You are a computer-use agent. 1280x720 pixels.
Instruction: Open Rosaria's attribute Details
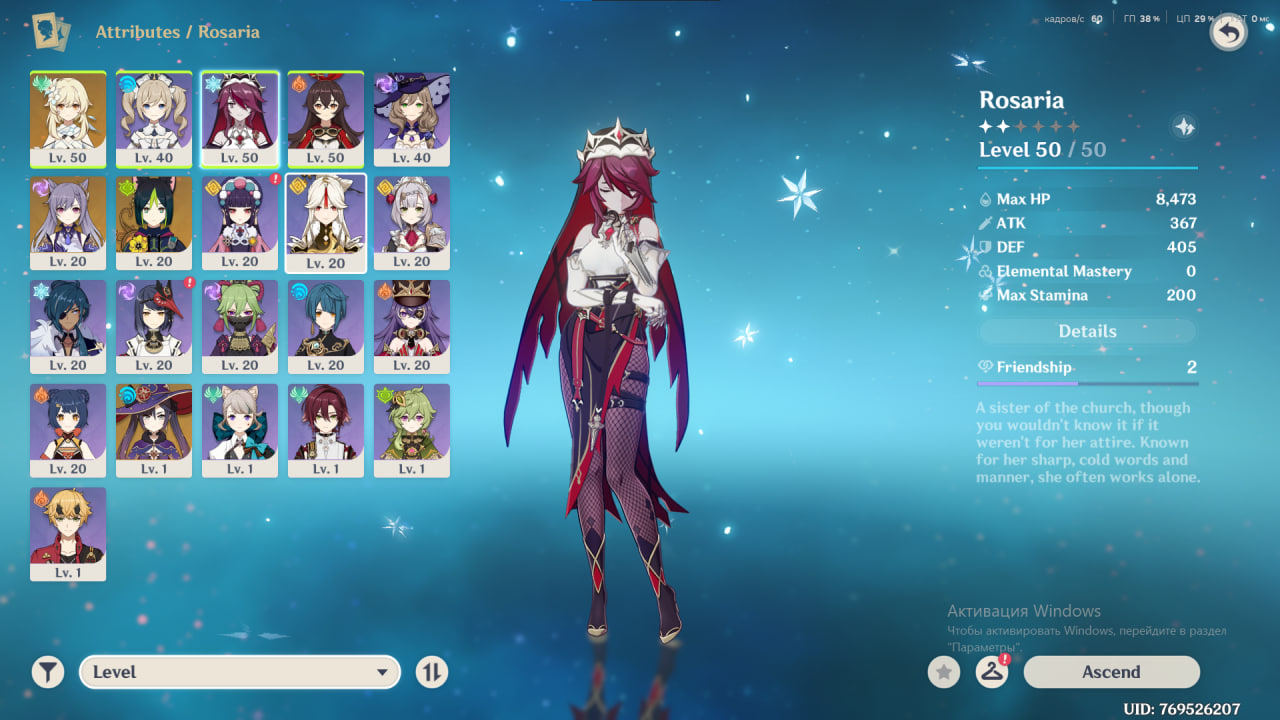[1087, 331]
